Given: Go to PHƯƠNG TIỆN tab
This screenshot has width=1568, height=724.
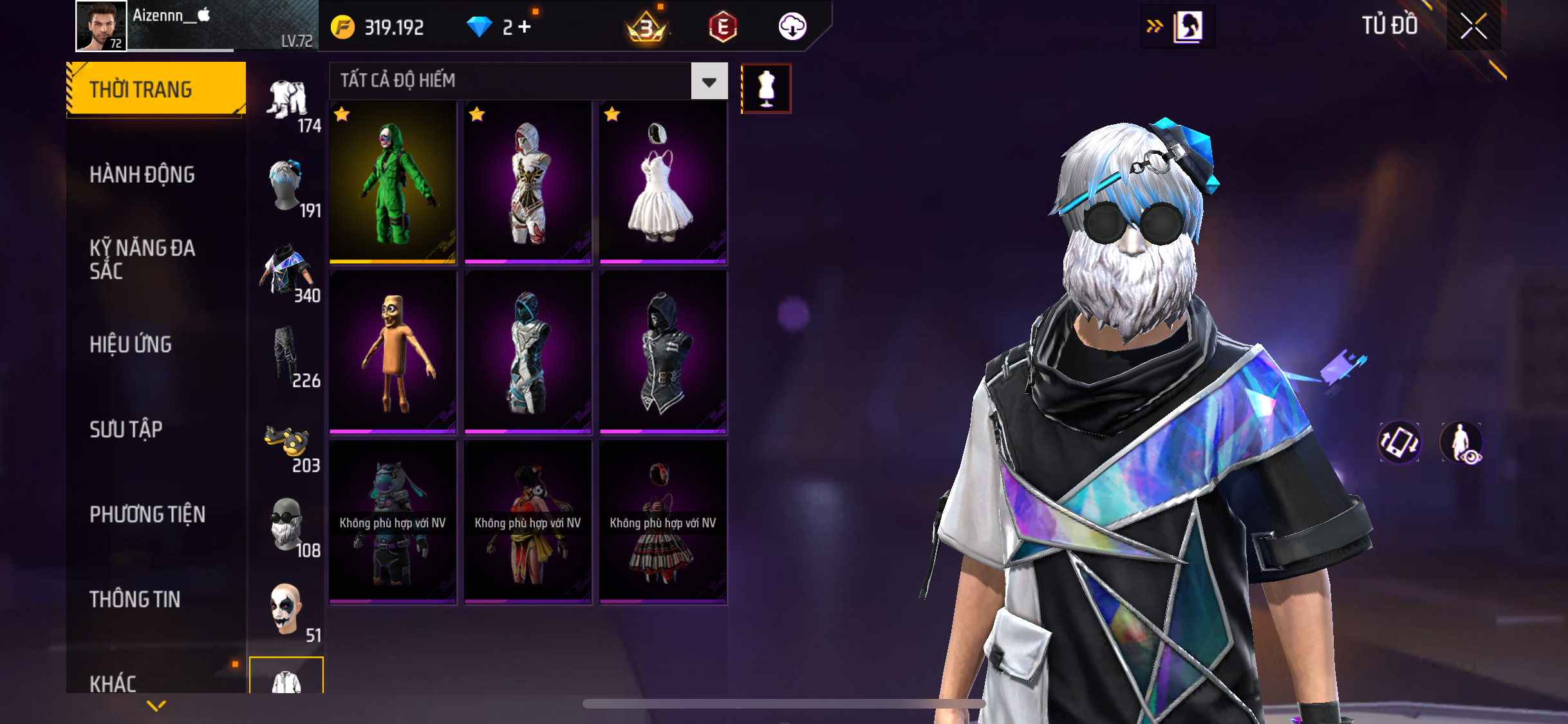Looking at the screenshot, I should pyautogui.click(x=147, y=514).
